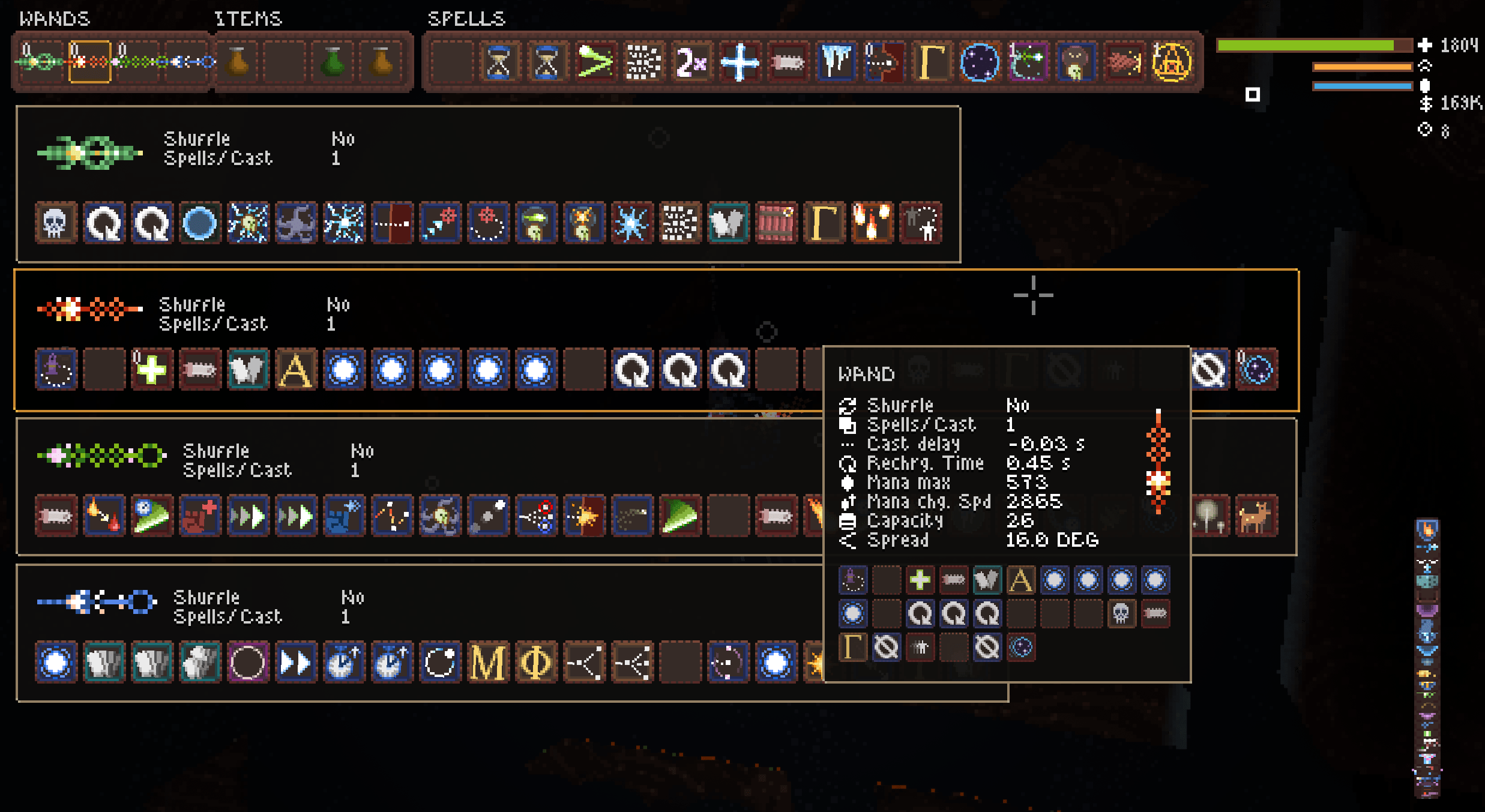Select a circular recharge spell on the second wand
1485x812 pixels.
pos(632,370)
